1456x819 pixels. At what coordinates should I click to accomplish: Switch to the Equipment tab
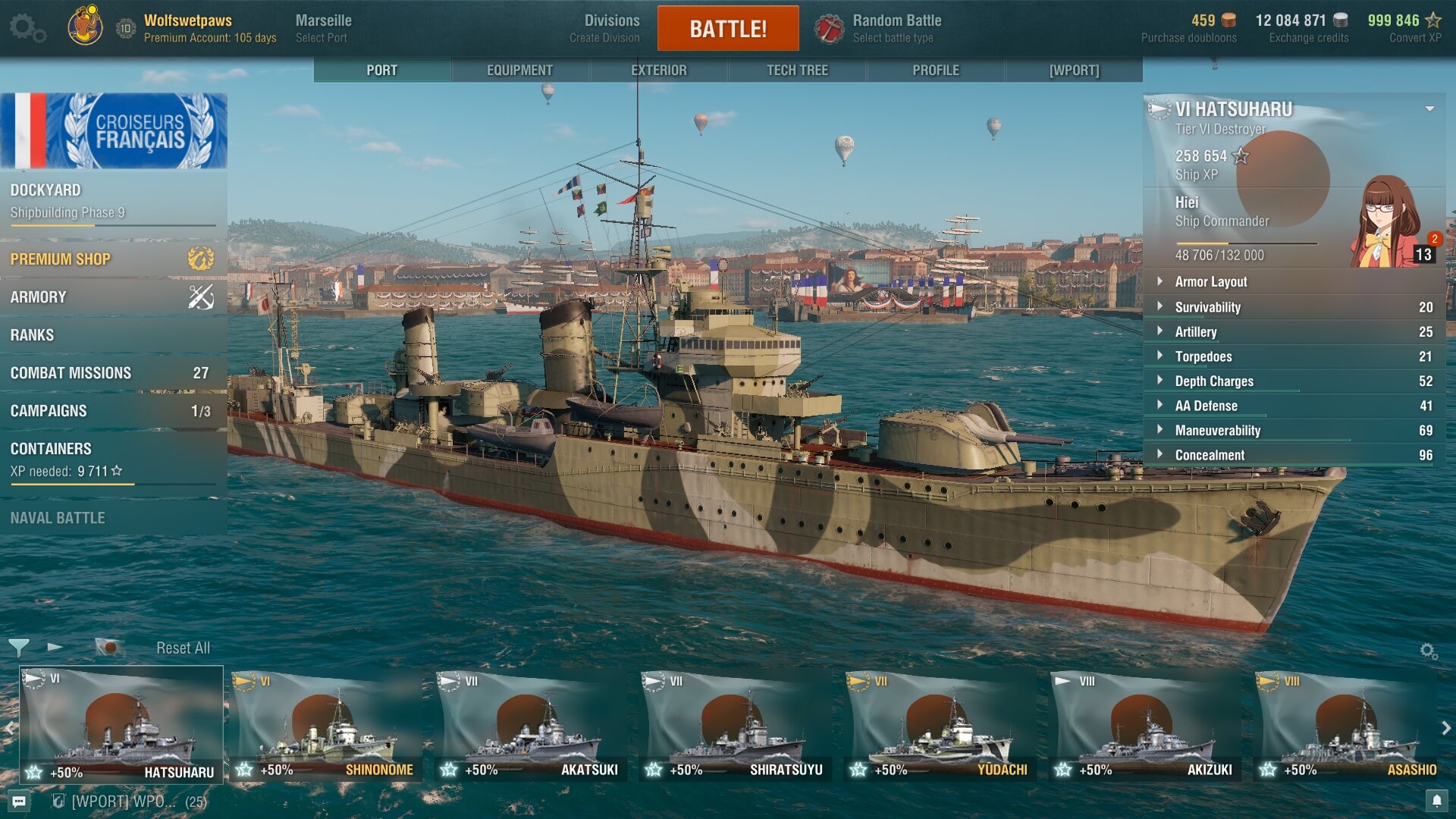point(519,71)
